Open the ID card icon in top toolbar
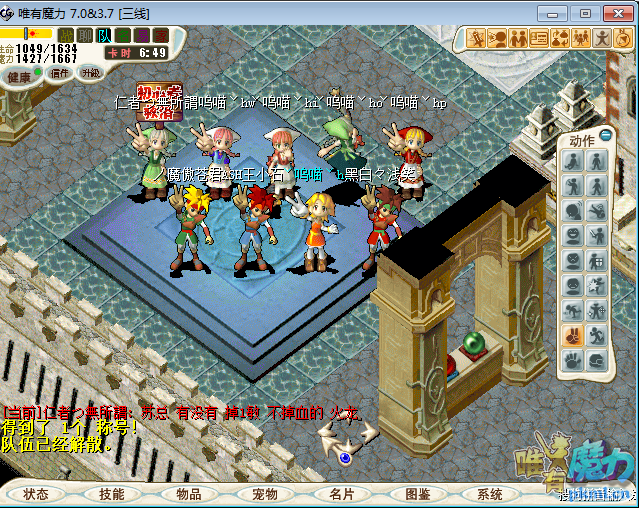Screen dimensions: 639x508 tap(540, 38)
